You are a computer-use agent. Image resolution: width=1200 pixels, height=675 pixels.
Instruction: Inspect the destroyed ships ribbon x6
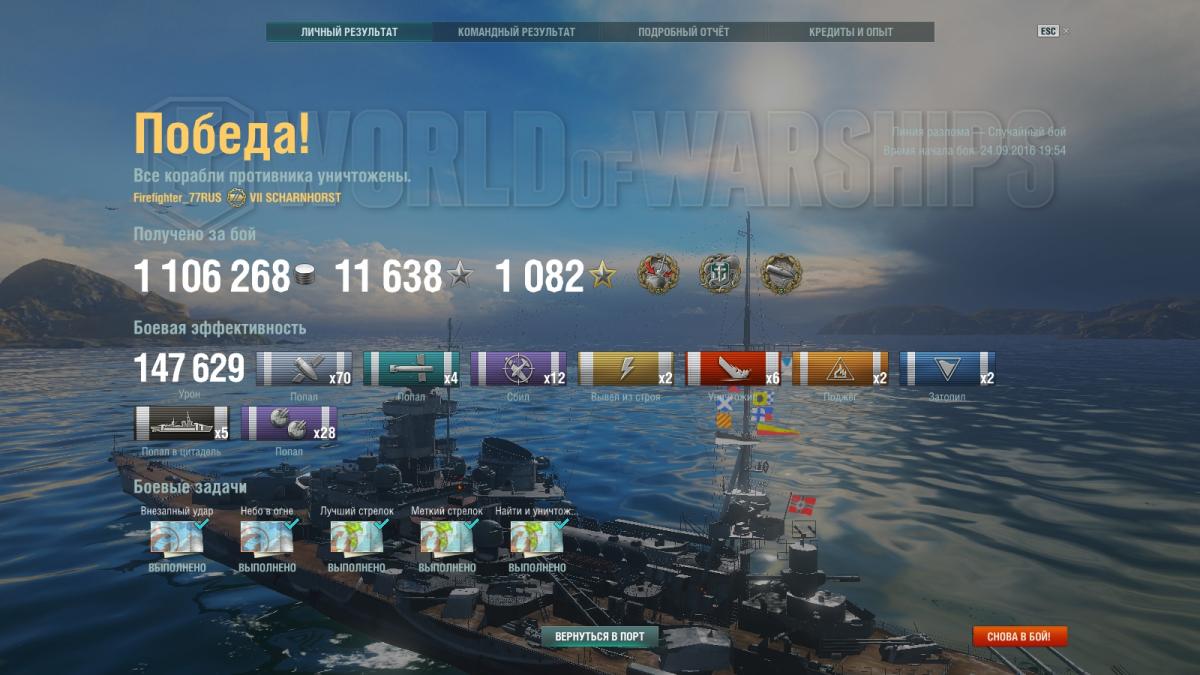tap(733, 369)
